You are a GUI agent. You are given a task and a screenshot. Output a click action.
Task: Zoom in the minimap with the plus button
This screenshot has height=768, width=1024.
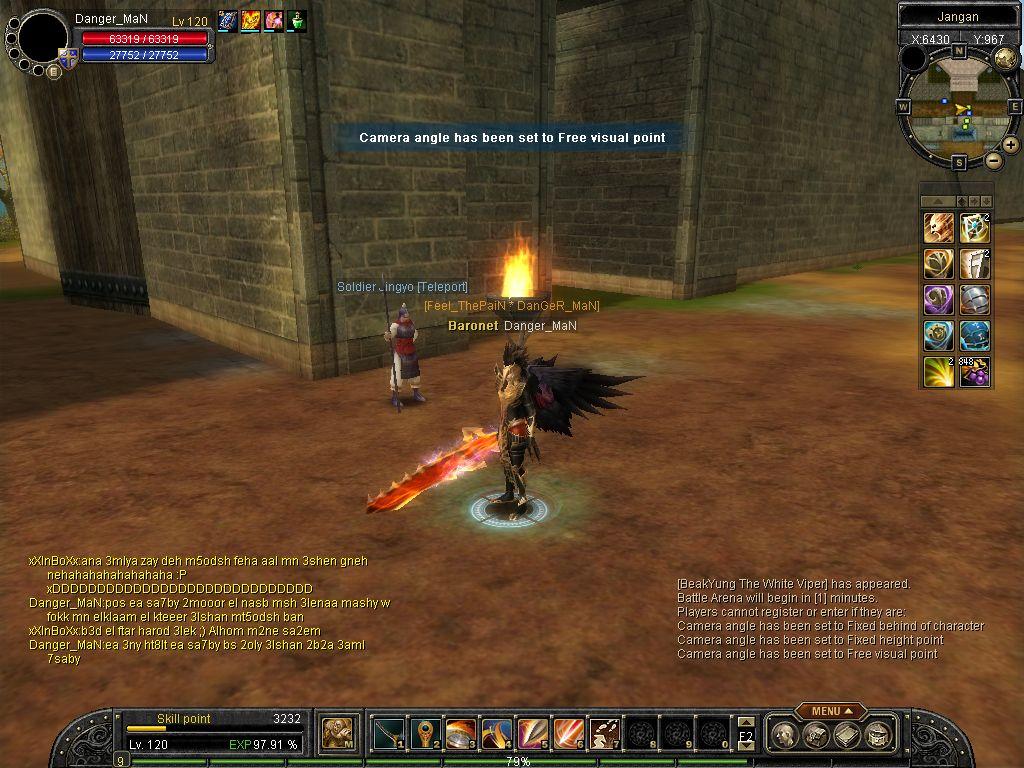[x=1010, y=145]
